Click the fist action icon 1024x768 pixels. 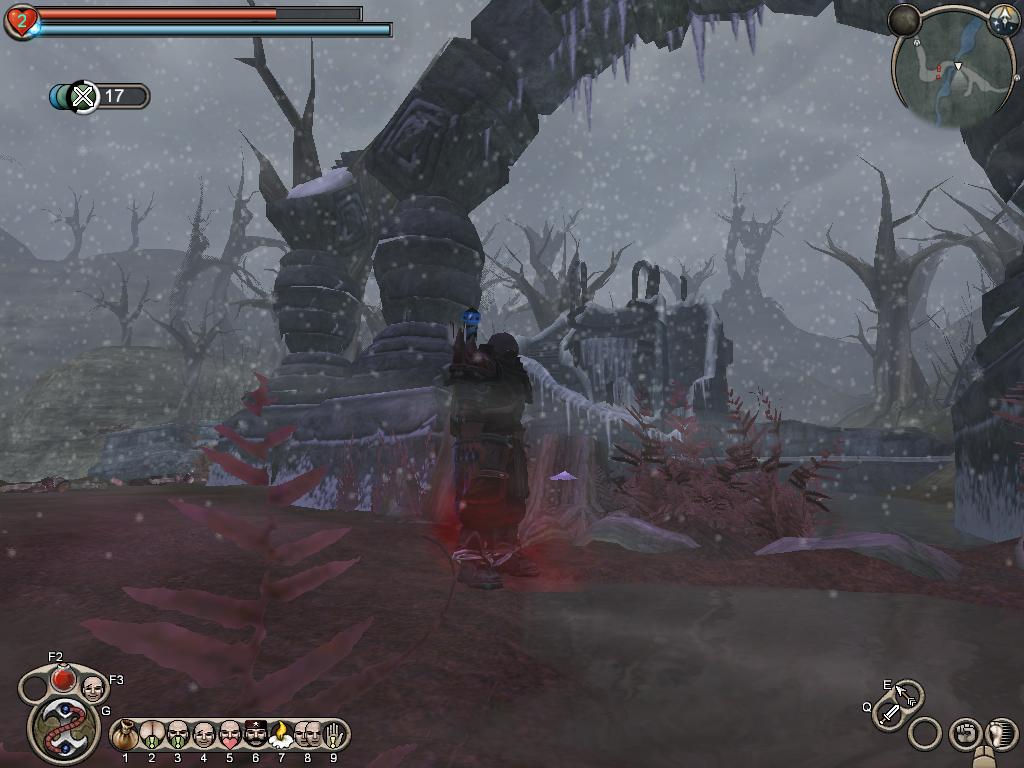964,734
